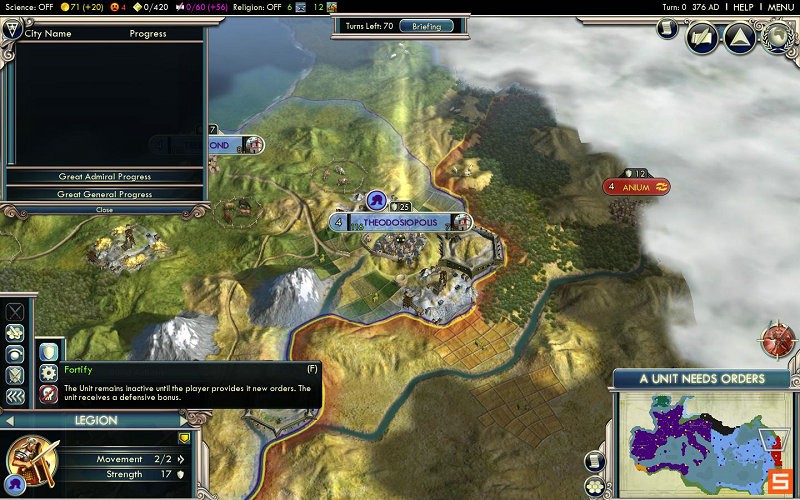The width and height of the screenshot is (800, 500).
Task: Open the game MENU
Action: [x=780, y=7]
